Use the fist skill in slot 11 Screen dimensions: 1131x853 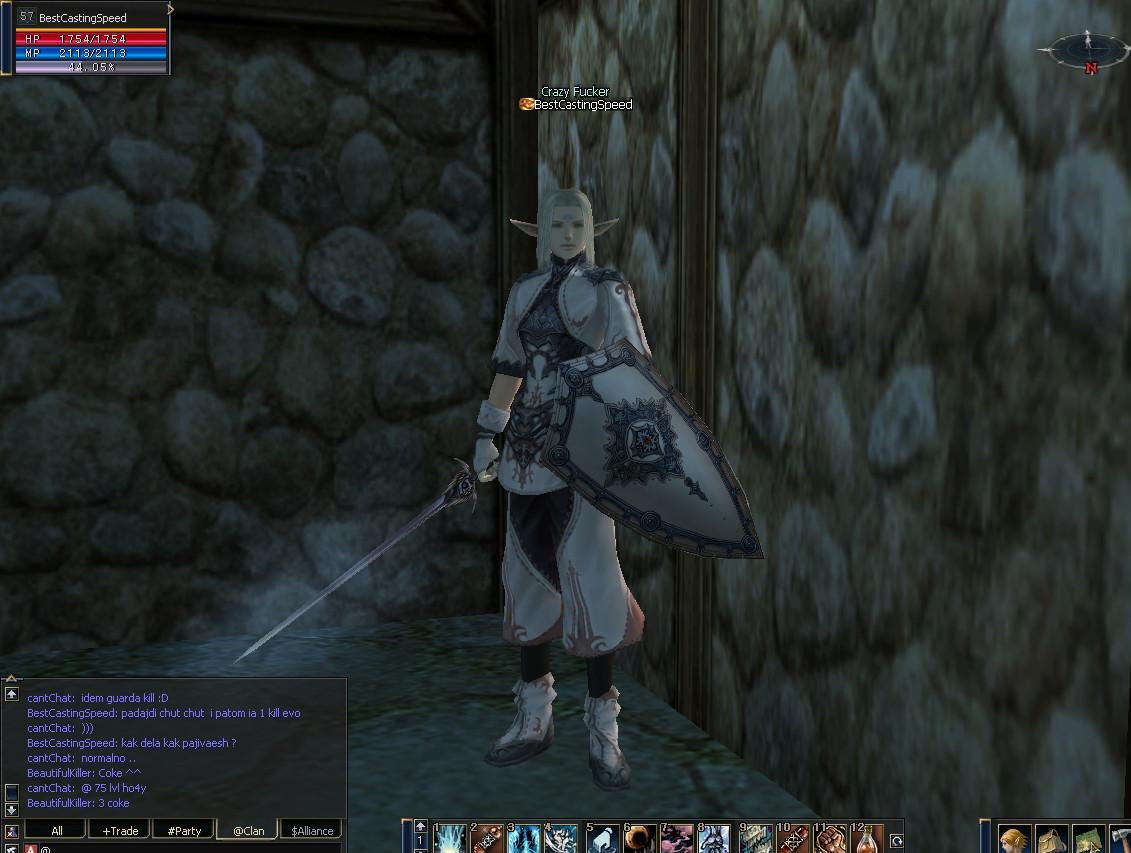[x=831, y=839]
